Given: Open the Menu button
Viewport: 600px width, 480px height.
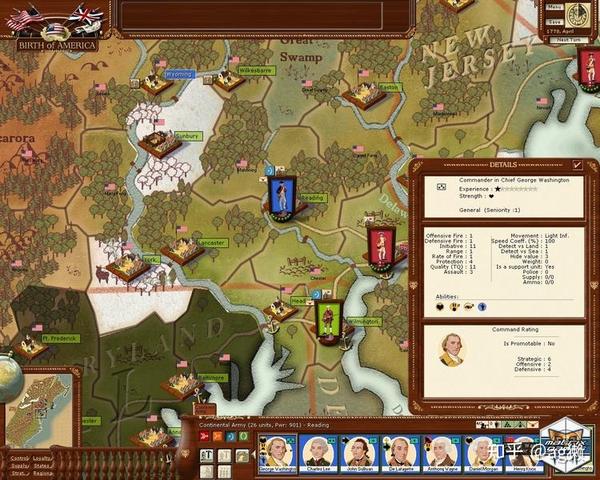Looking at the screenshot, I should point(555,8).
